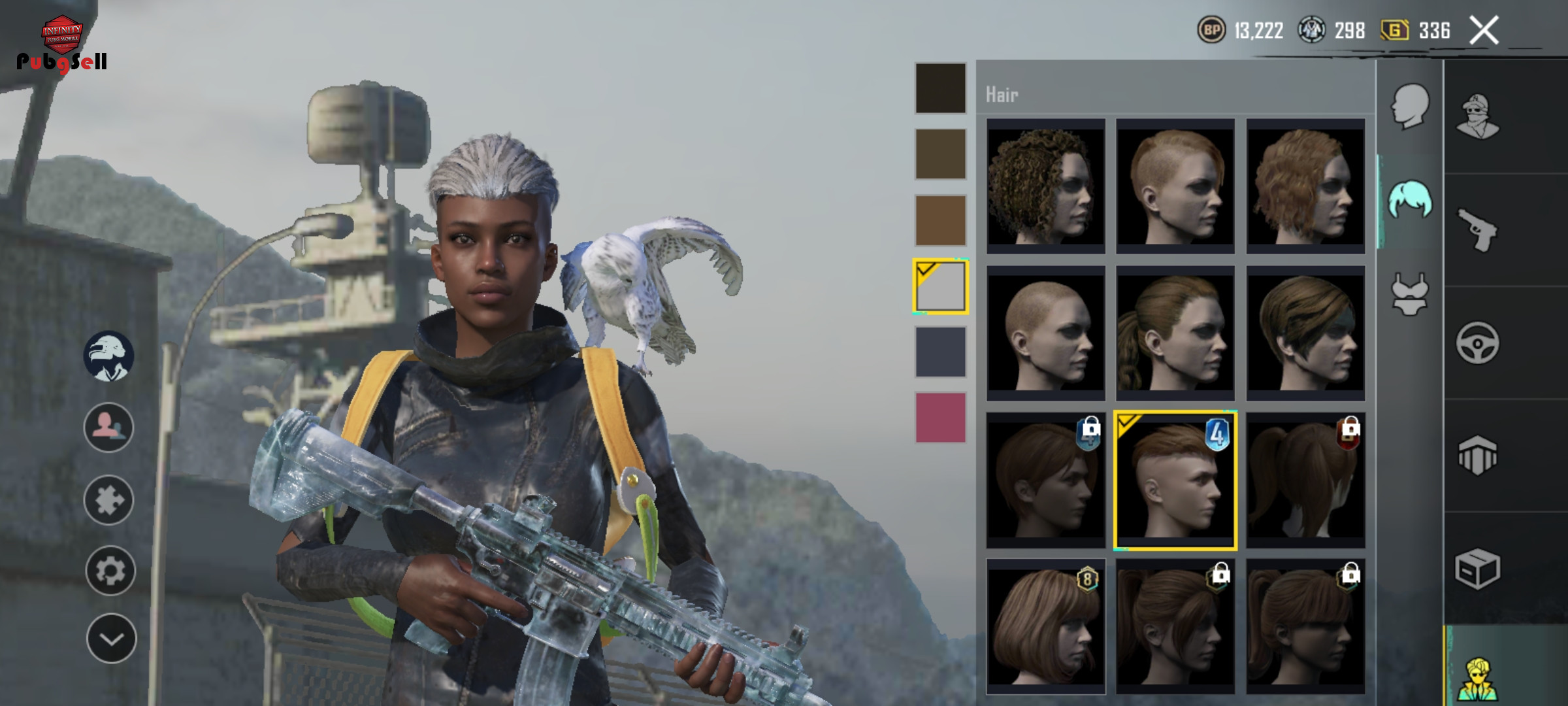Open the parachute category

[1477, 456]
